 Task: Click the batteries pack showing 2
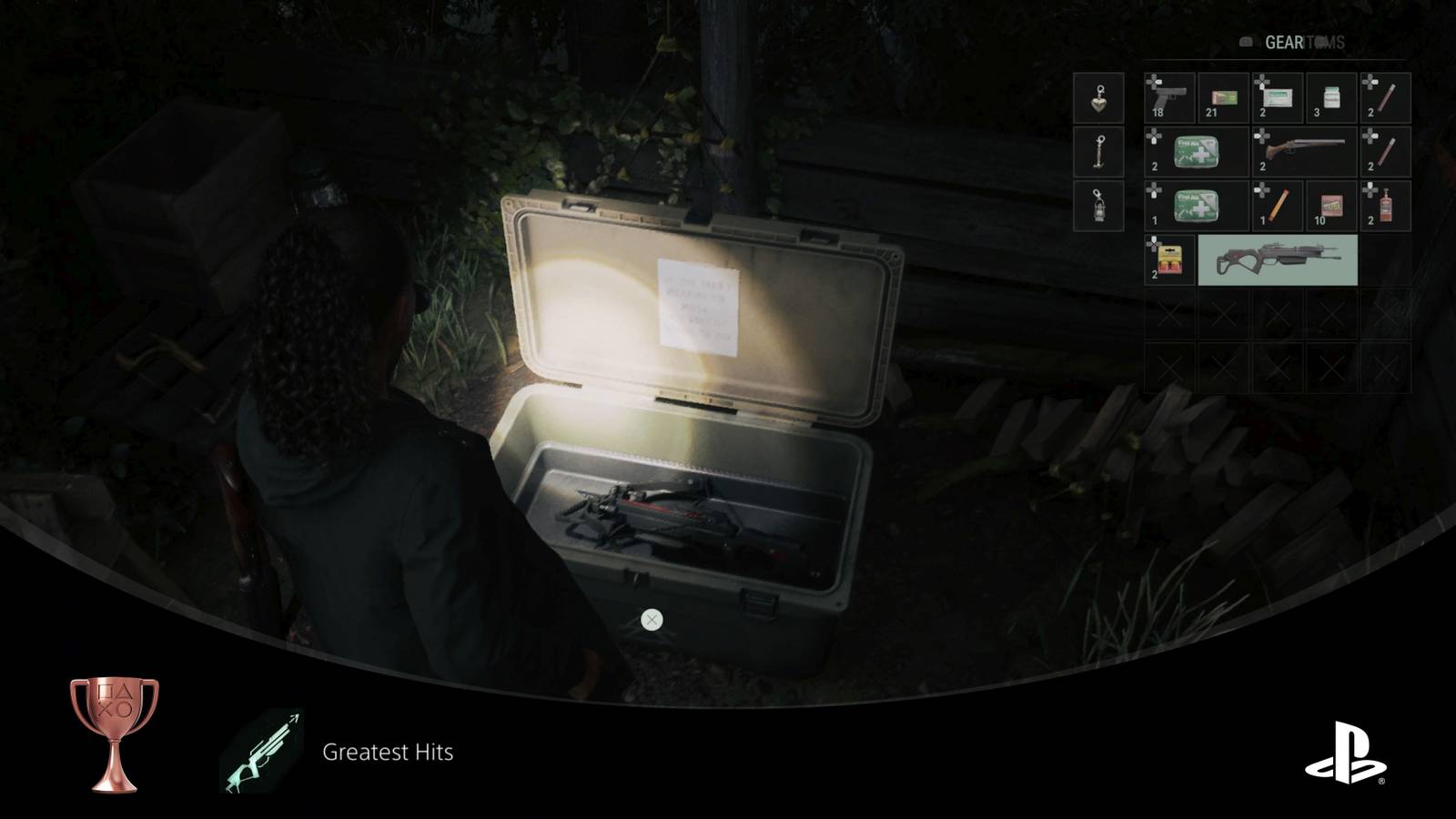tap(1171, 258)
